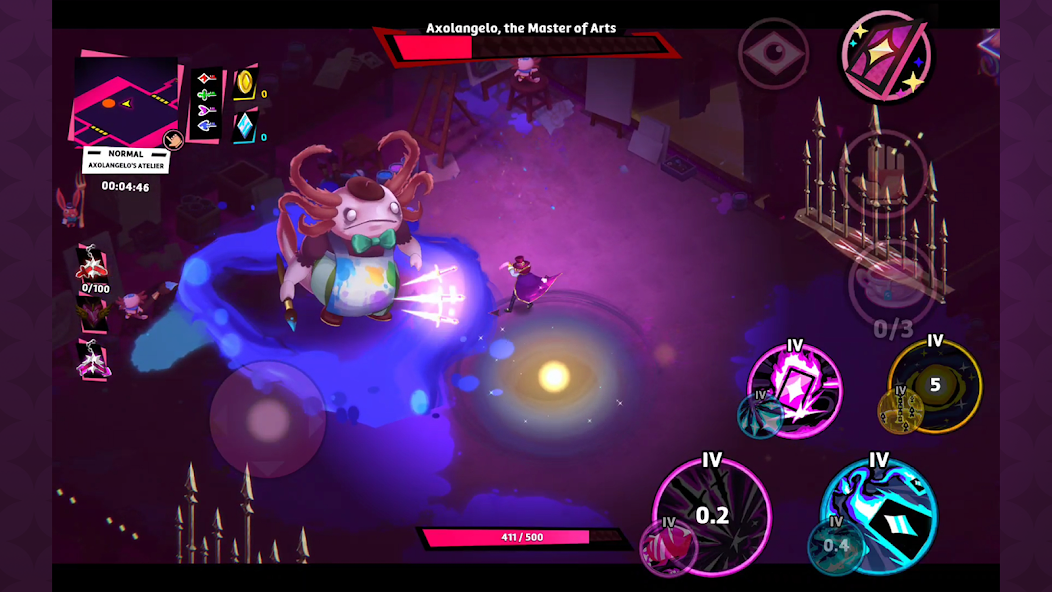Use the flaming pink card skill
This screenshot has height=592, width=1052.
(797, 390)
